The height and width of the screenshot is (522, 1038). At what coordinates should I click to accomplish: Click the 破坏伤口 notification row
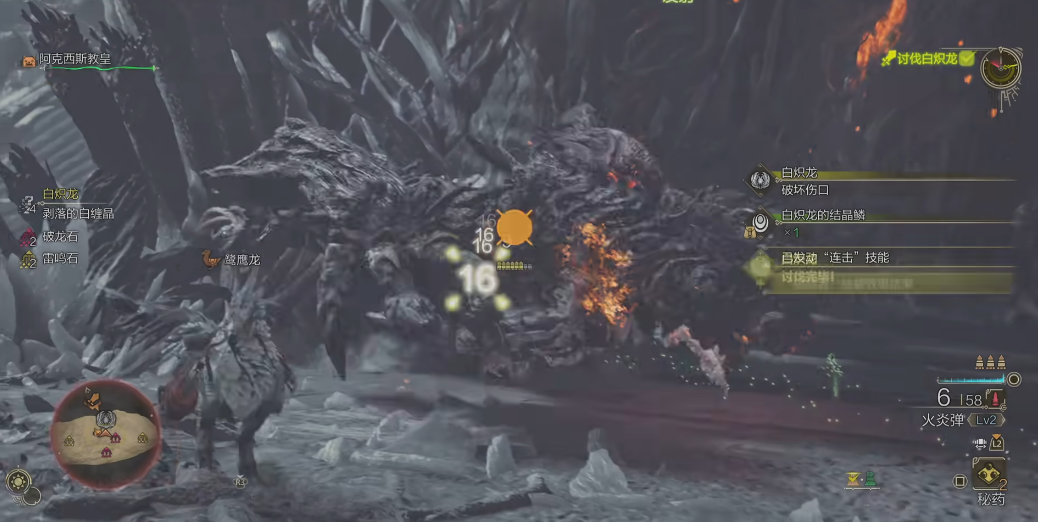pos(805,189)
